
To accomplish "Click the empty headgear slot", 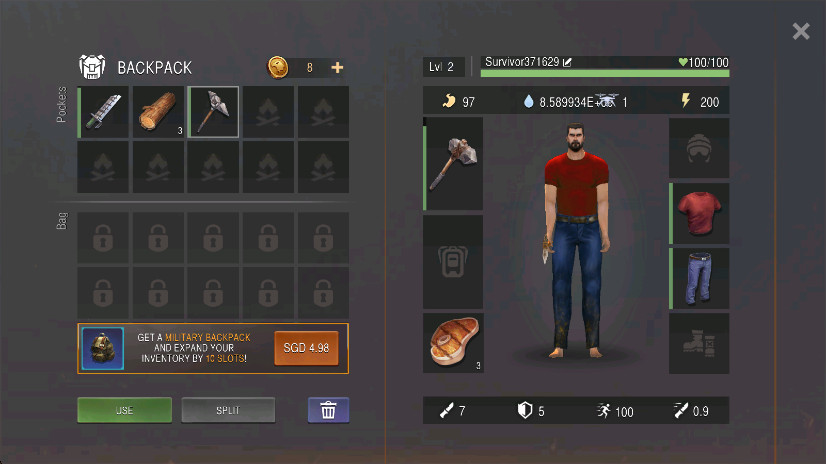I will (x=699, y=149).
